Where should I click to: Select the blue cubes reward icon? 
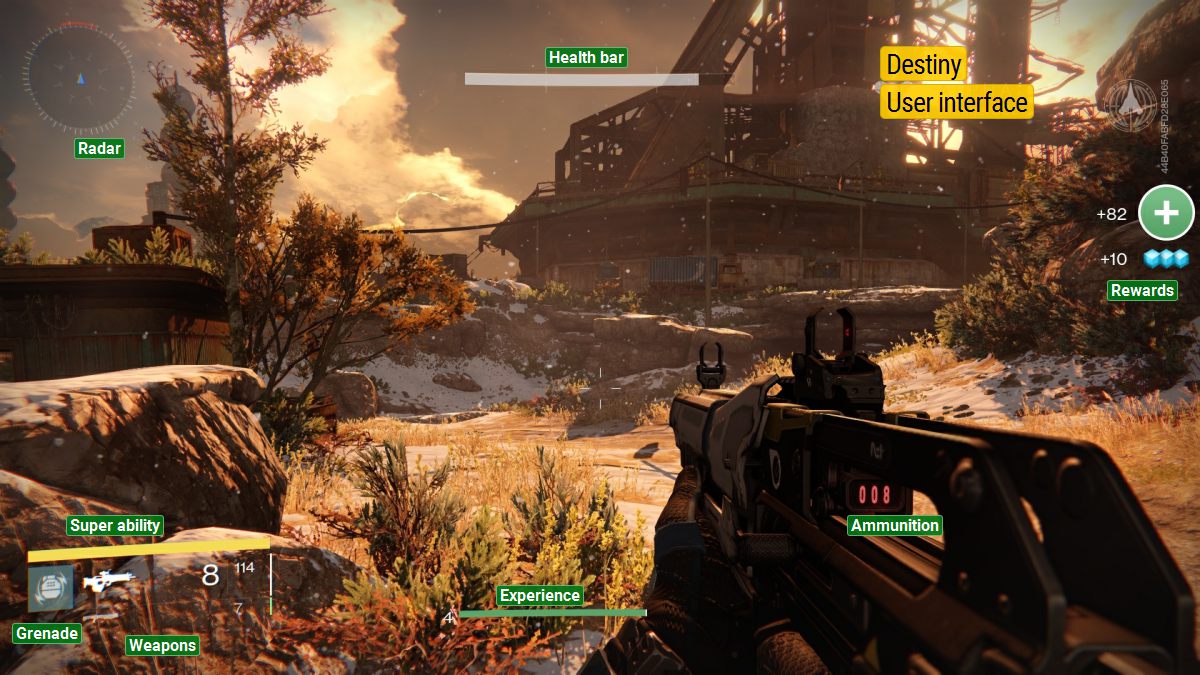pos(1166,259)
